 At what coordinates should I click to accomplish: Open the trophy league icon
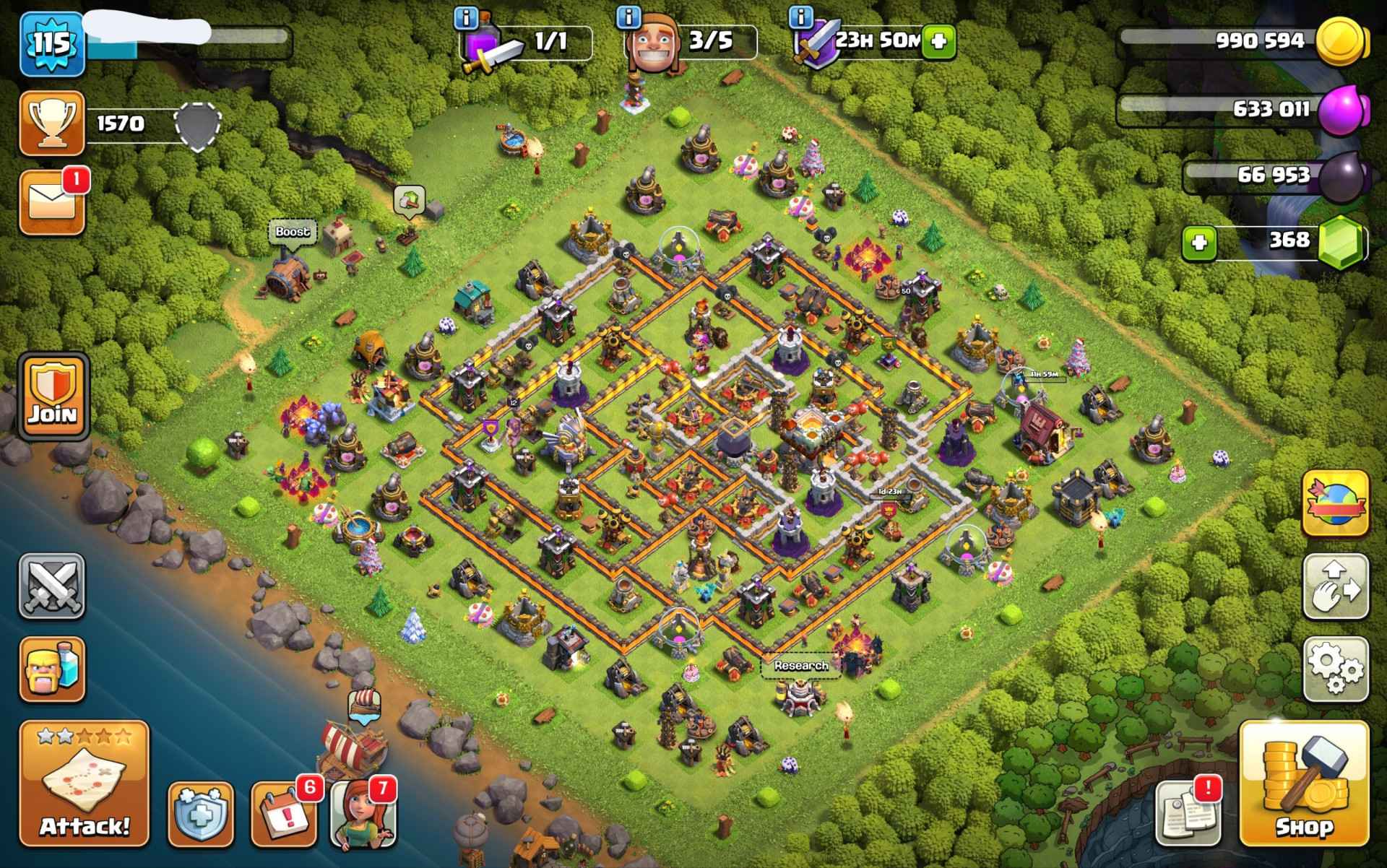[x=52, y=123]
